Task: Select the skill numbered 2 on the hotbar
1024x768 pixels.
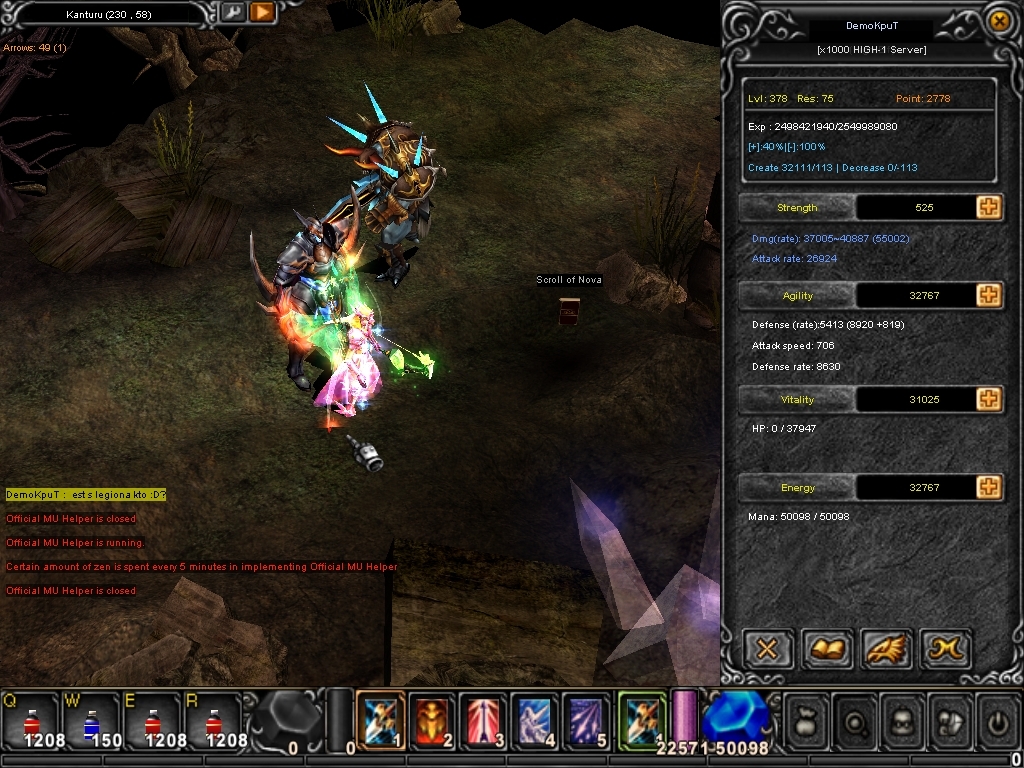Action: tap(432, 718)
